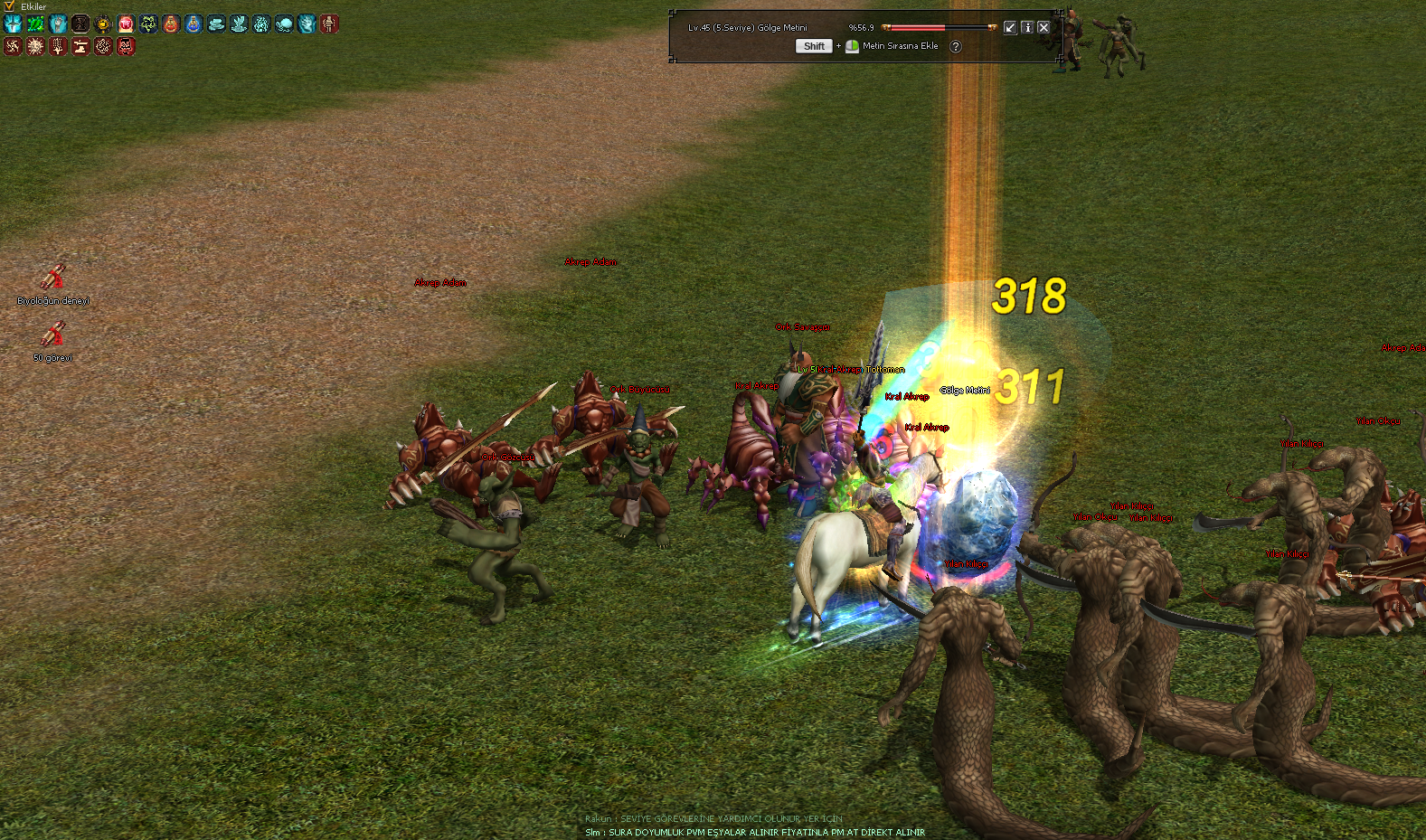The width and height of the screenshot is (1426, 840).
Task: Toggle the Etkiler effects checkbox
Action: click(x=9, y=6)
